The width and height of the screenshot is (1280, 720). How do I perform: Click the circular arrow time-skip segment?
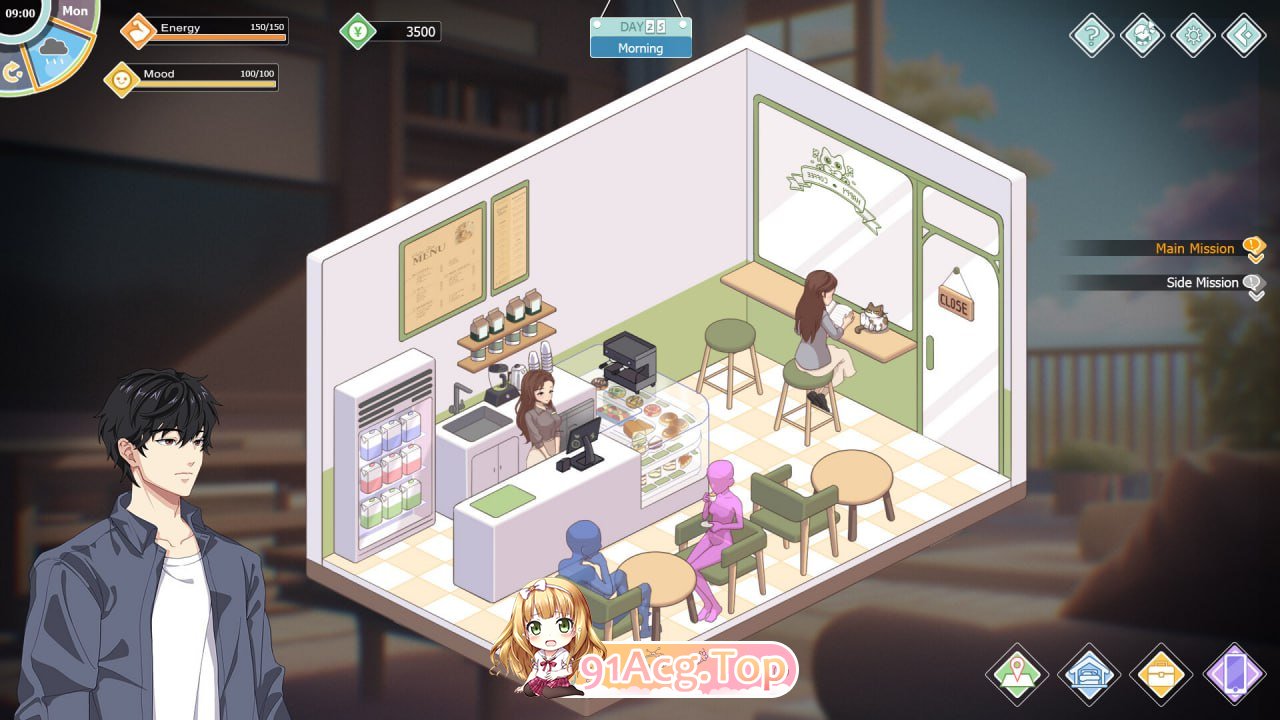click(14, 73)
